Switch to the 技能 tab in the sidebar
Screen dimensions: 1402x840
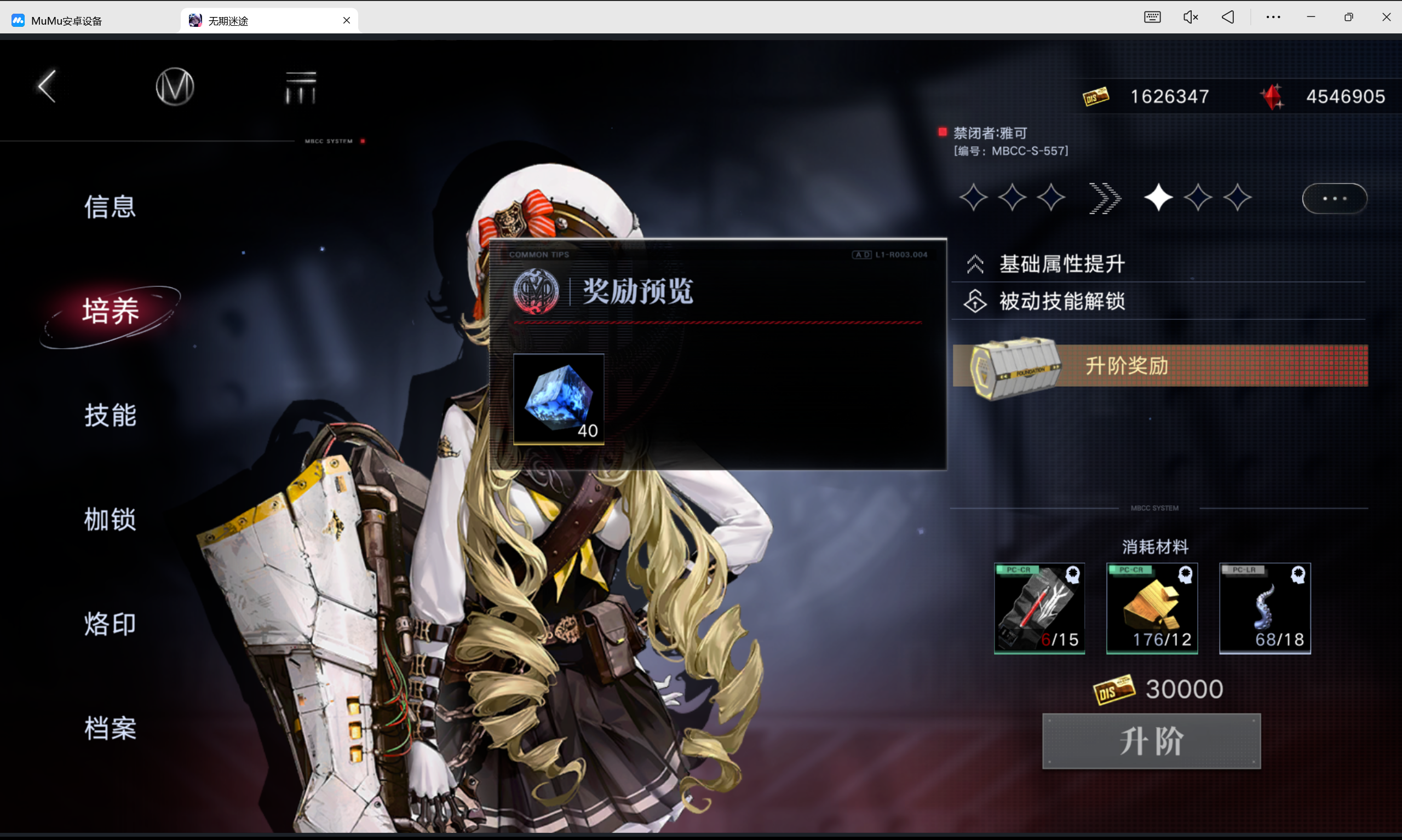tap(110, 416)
